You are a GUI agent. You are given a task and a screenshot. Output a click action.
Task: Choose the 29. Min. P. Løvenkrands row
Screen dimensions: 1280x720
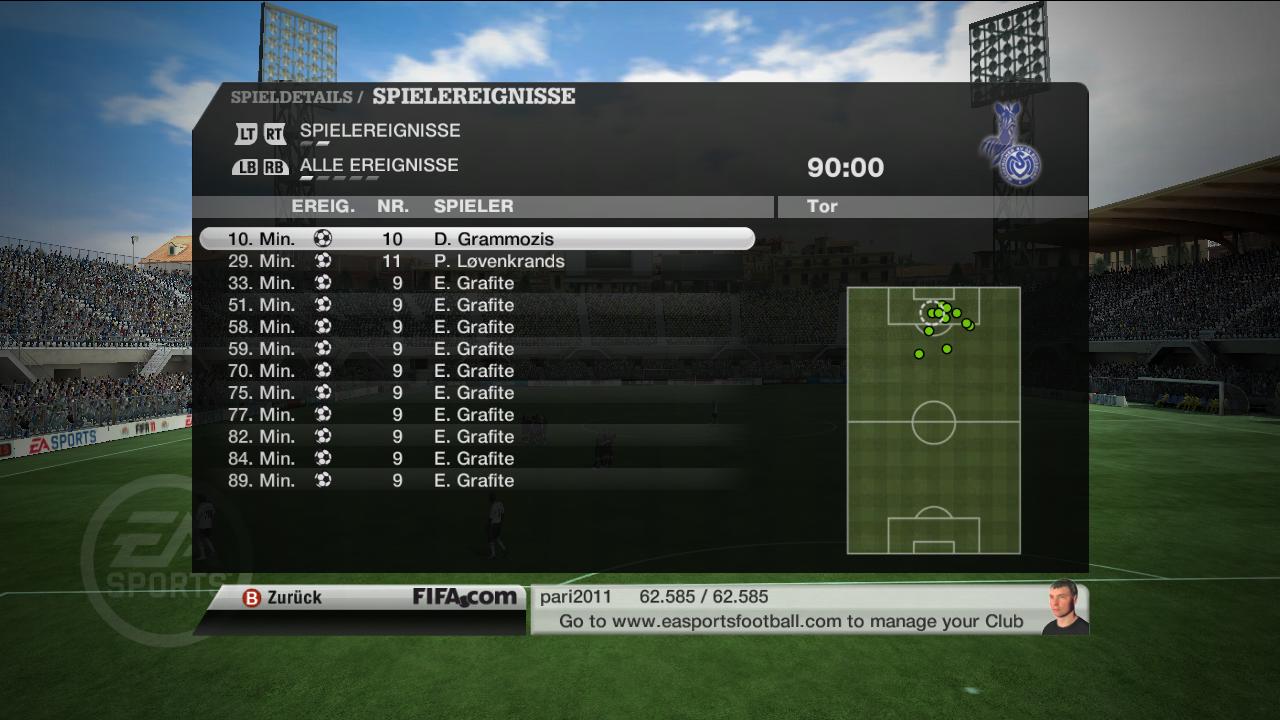tap(476, 261)
